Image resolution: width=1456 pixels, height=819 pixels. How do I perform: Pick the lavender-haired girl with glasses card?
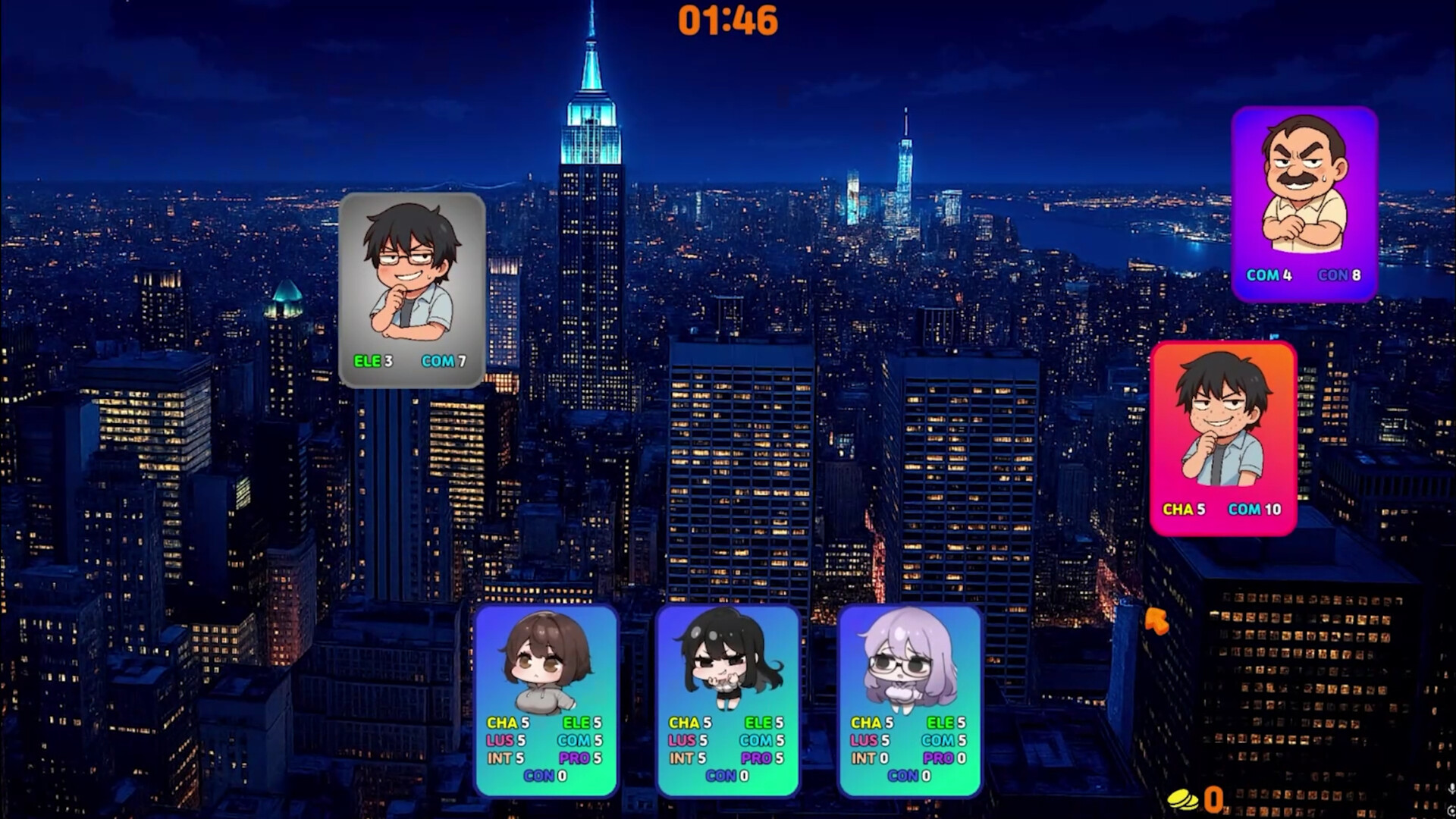tap(909, 699)
